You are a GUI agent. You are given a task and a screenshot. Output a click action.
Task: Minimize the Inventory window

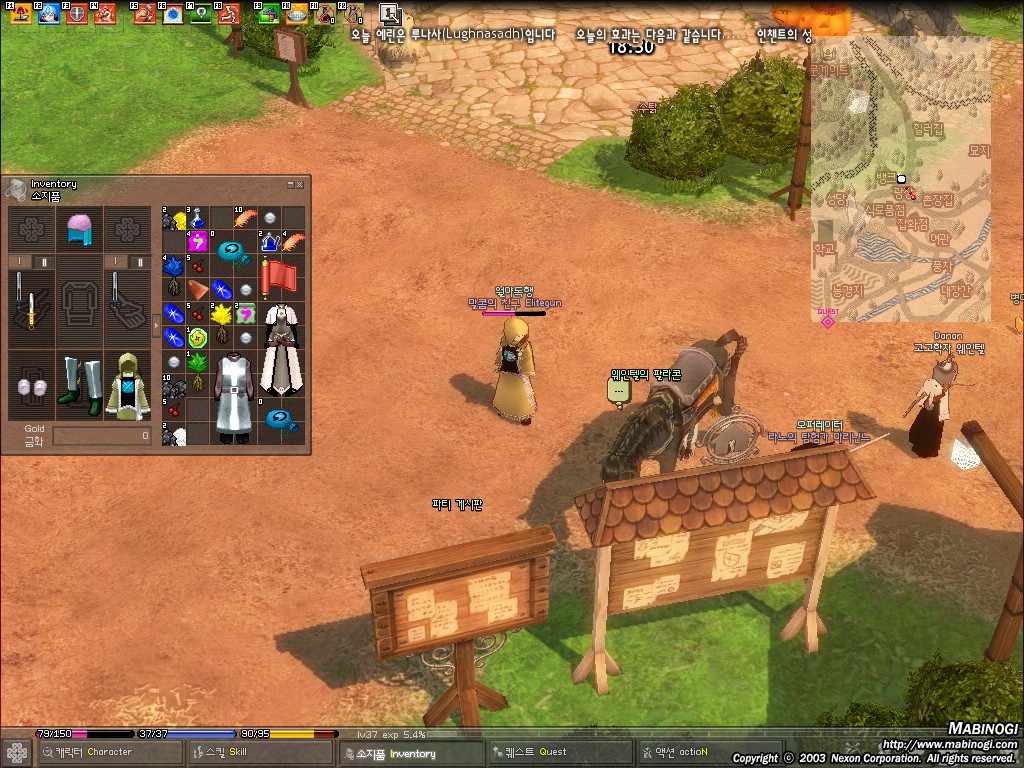[290, 185]
